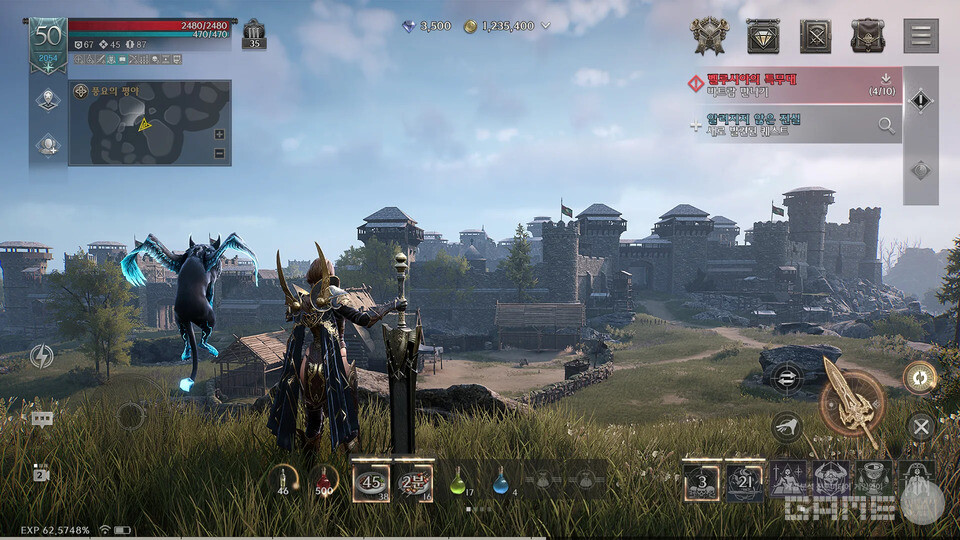Open the crossed swords book icon
Image resolution: width=960 pixels, height=540 pixels.
coord(815,36)
